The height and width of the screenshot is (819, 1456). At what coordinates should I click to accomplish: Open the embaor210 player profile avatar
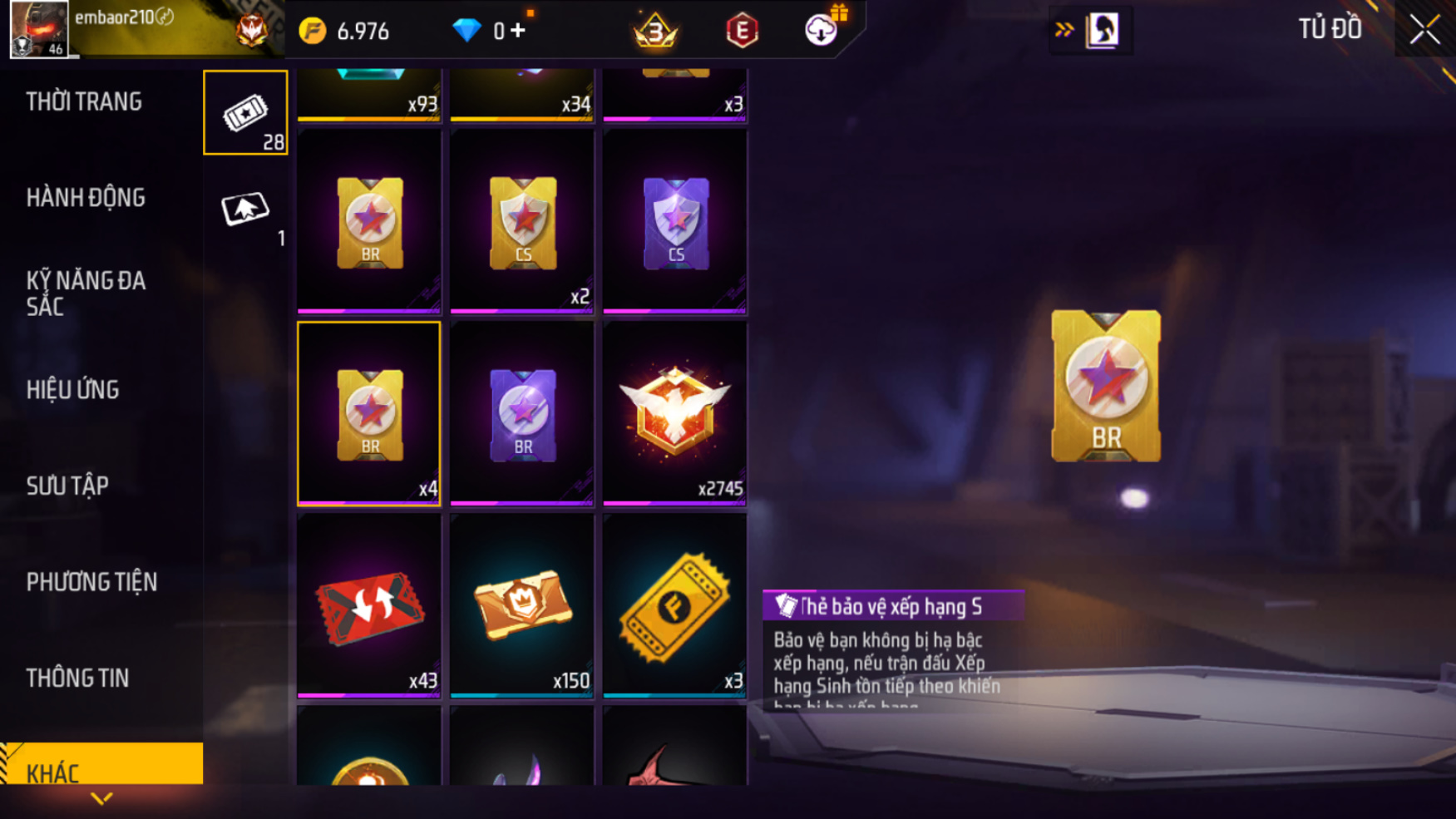[38, 29]
